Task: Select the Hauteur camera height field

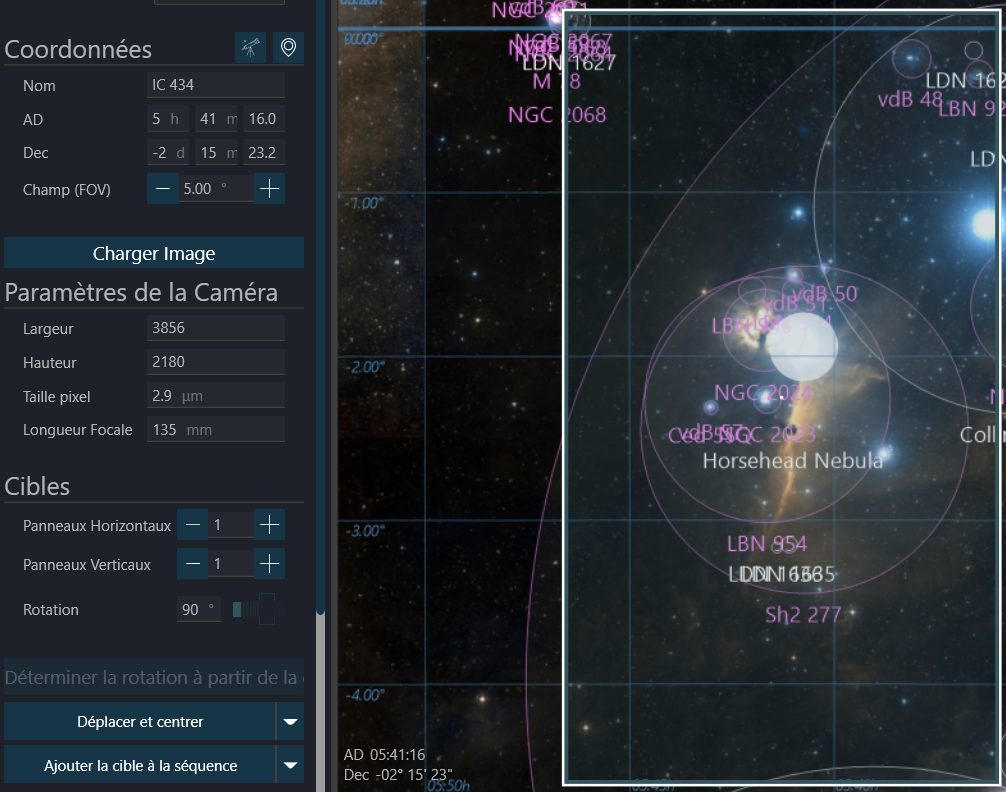Action: [x=215, y=362]
